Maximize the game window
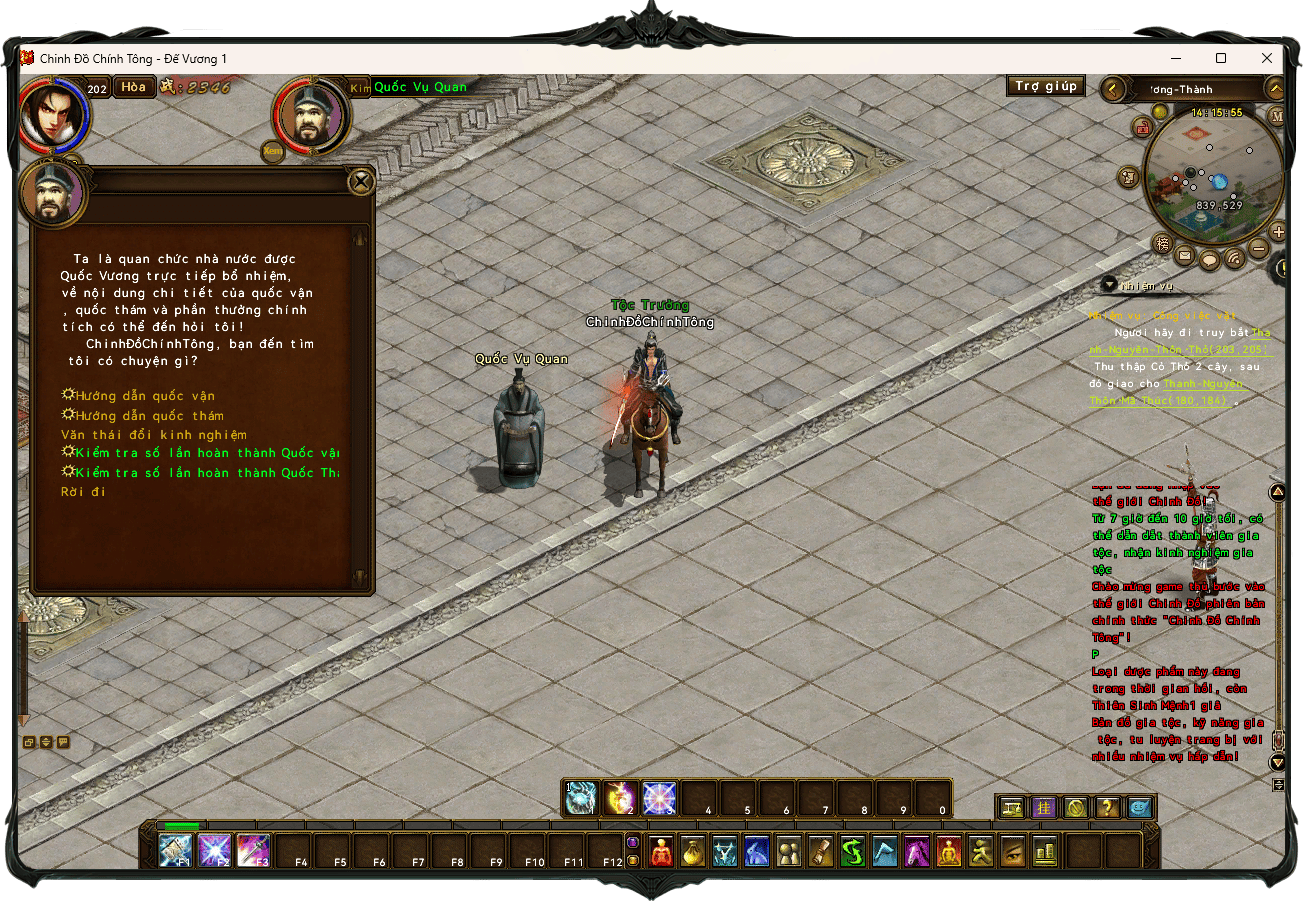 (x=1221, y=59)
